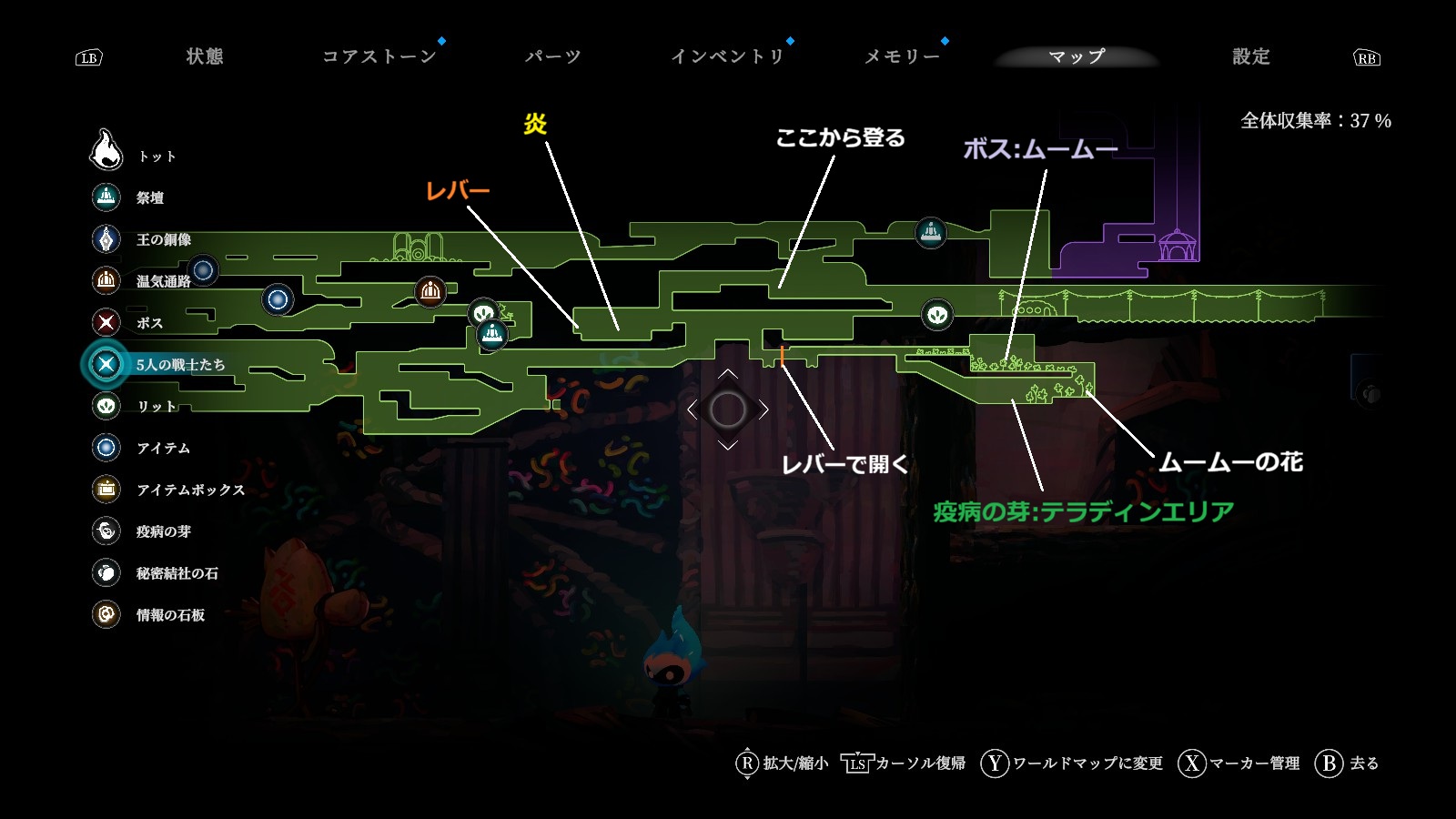Select the 王の銅像 legend entry
The image size is (1456, 819).
(163, 239)
